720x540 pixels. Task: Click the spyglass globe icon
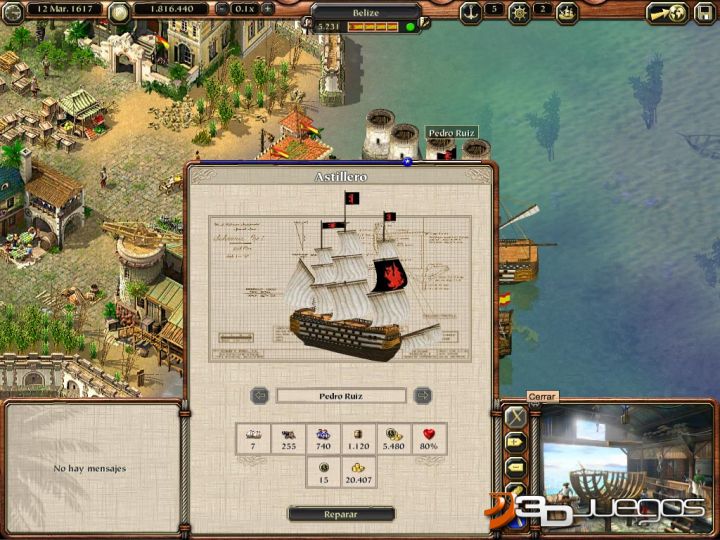coord(668,12)
